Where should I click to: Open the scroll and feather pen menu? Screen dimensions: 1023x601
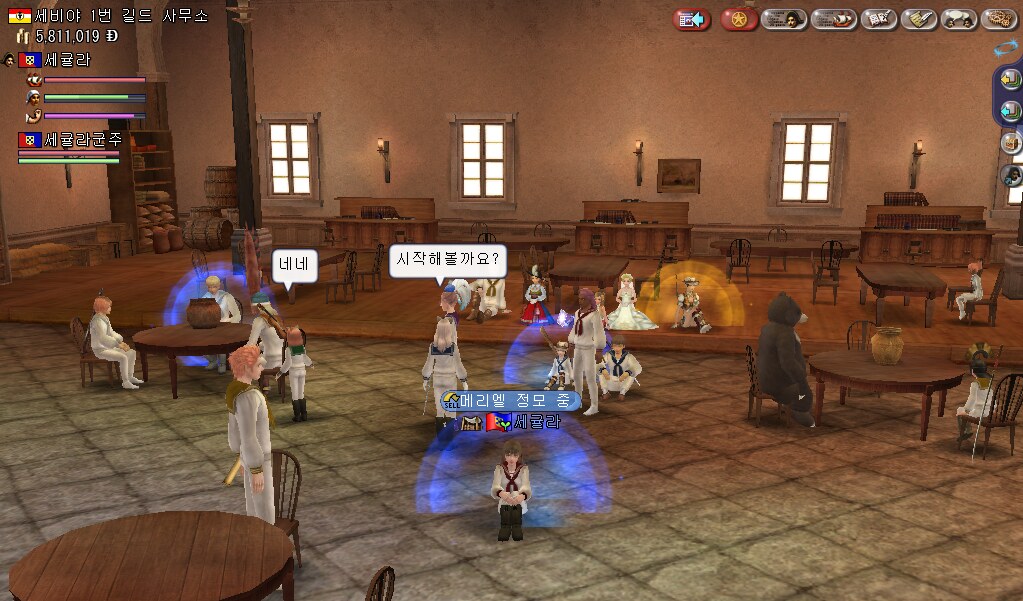[x=918, y=19]
